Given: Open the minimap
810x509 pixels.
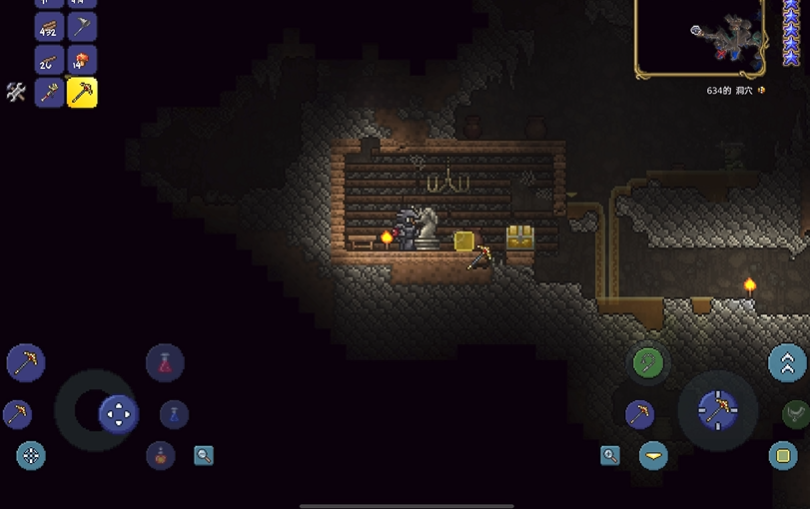Looking at the screenshot, I should 699,37.
